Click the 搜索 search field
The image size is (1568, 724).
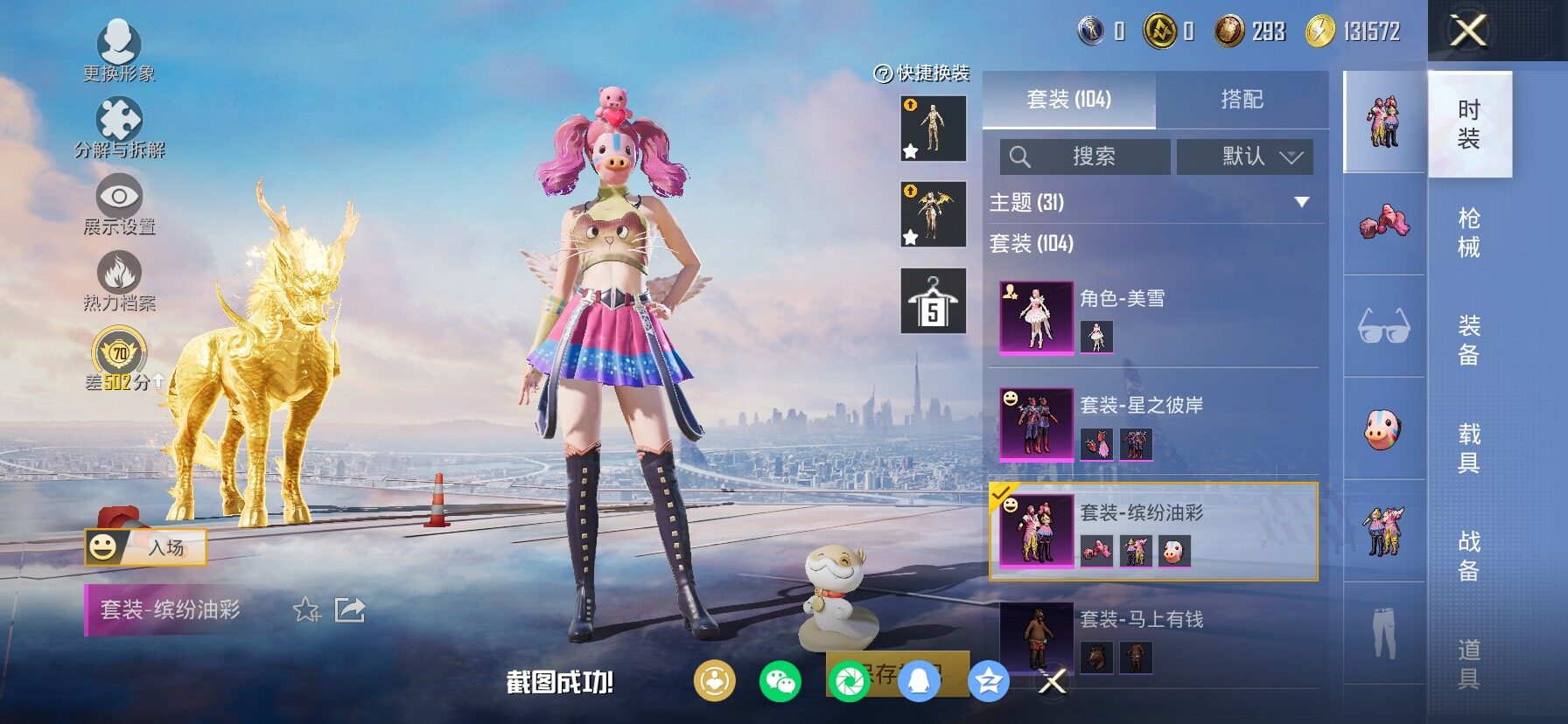pyautogui.click(x=1085, y=157)
